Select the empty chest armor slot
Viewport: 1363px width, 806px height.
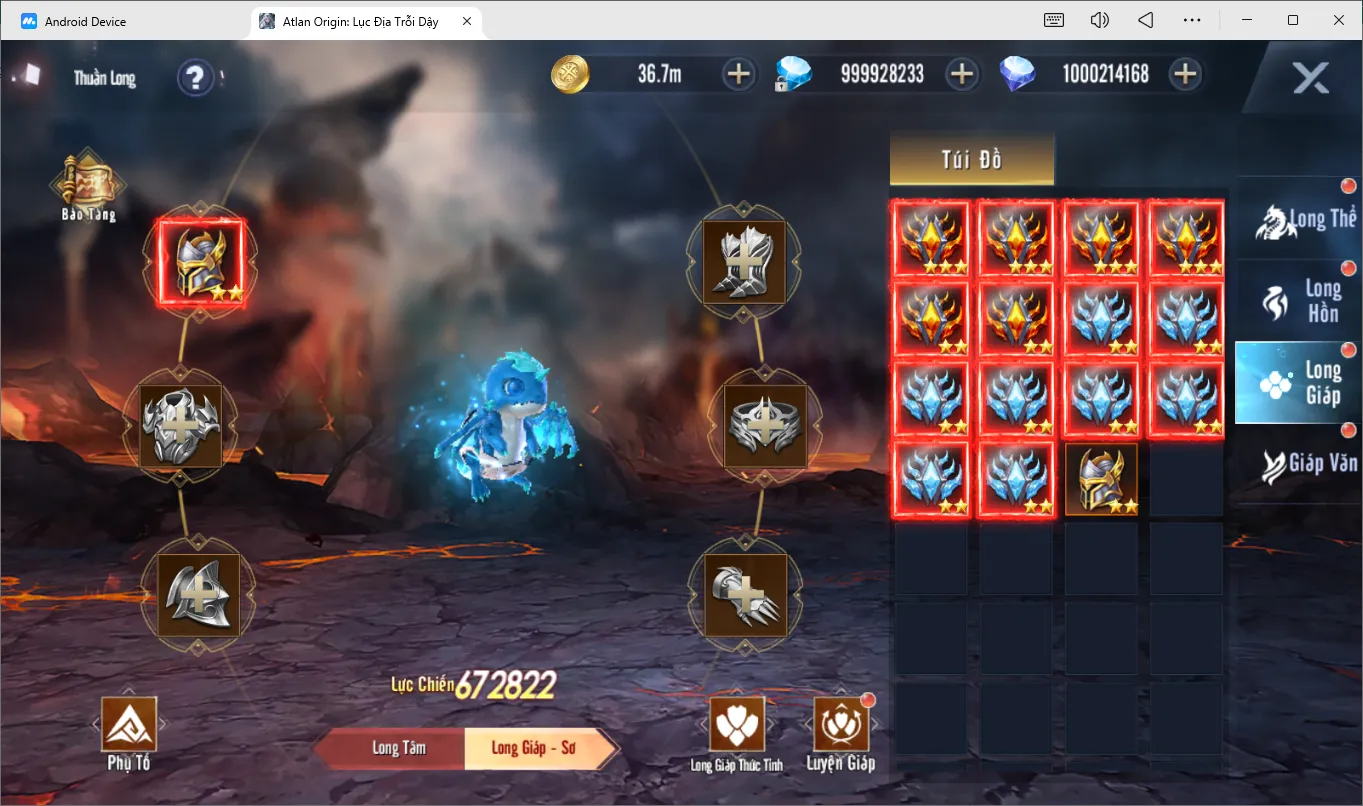tap(180, 427)
